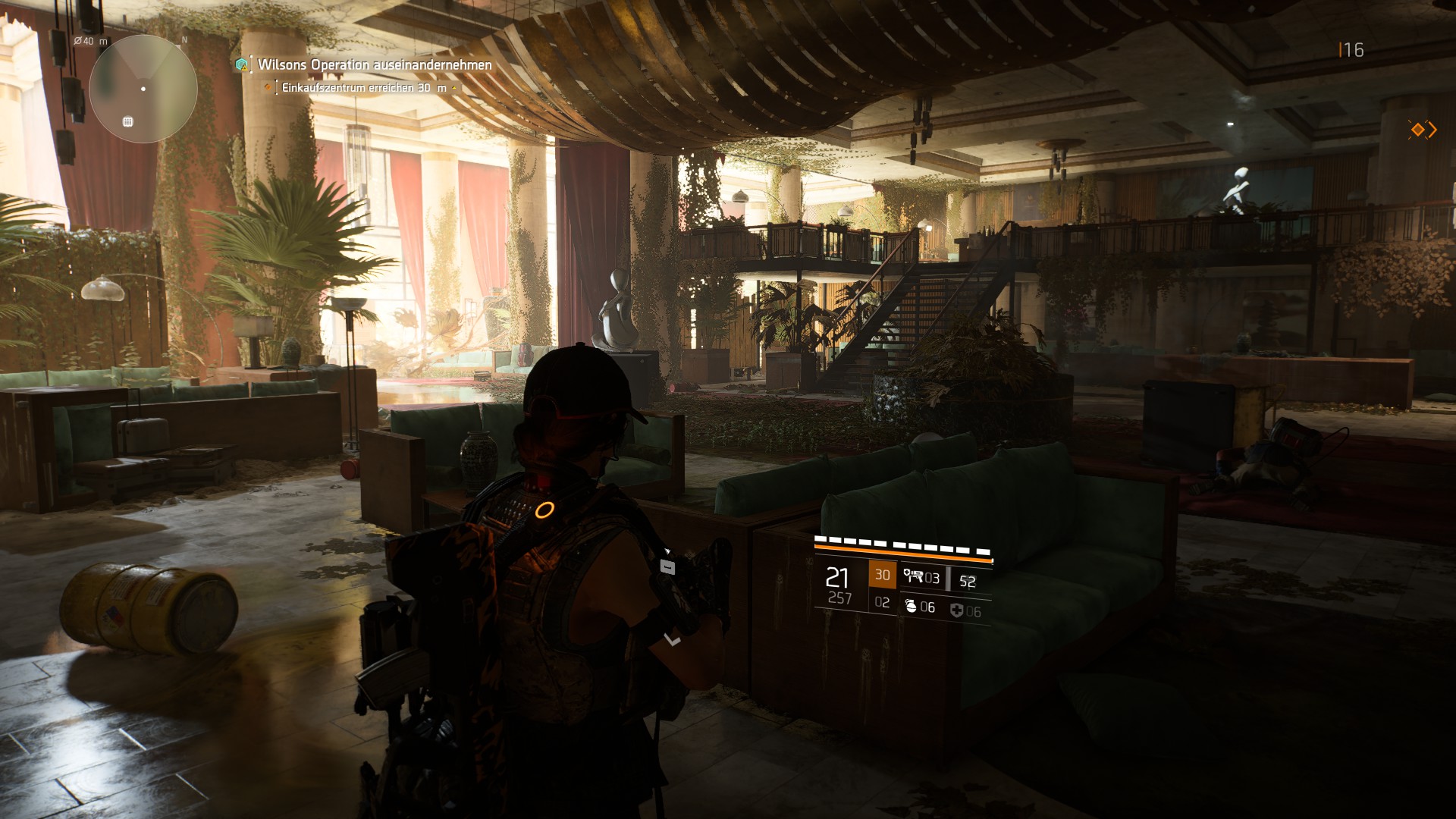
Task: Select the shield icon next to the pistol
Action: [907, 573]
